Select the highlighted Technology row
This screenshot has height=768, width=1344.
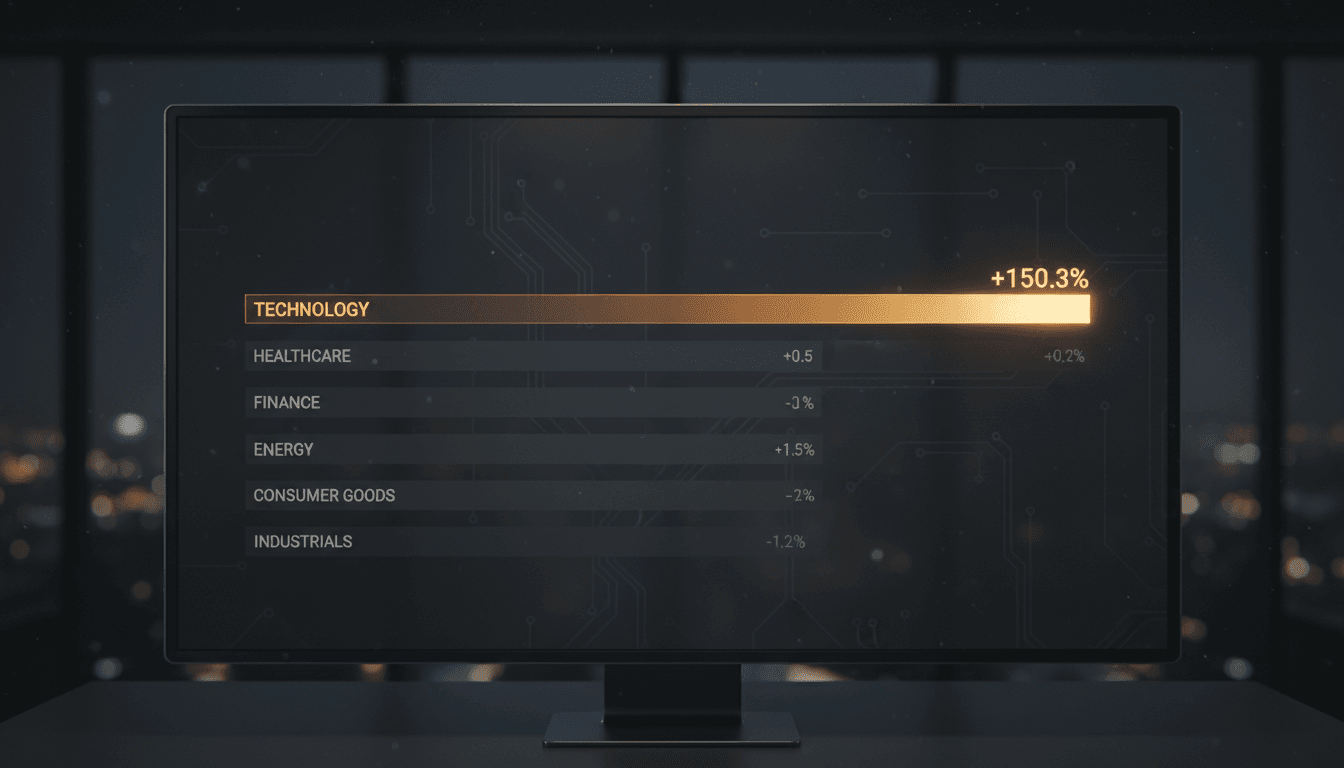pos(666,310)
